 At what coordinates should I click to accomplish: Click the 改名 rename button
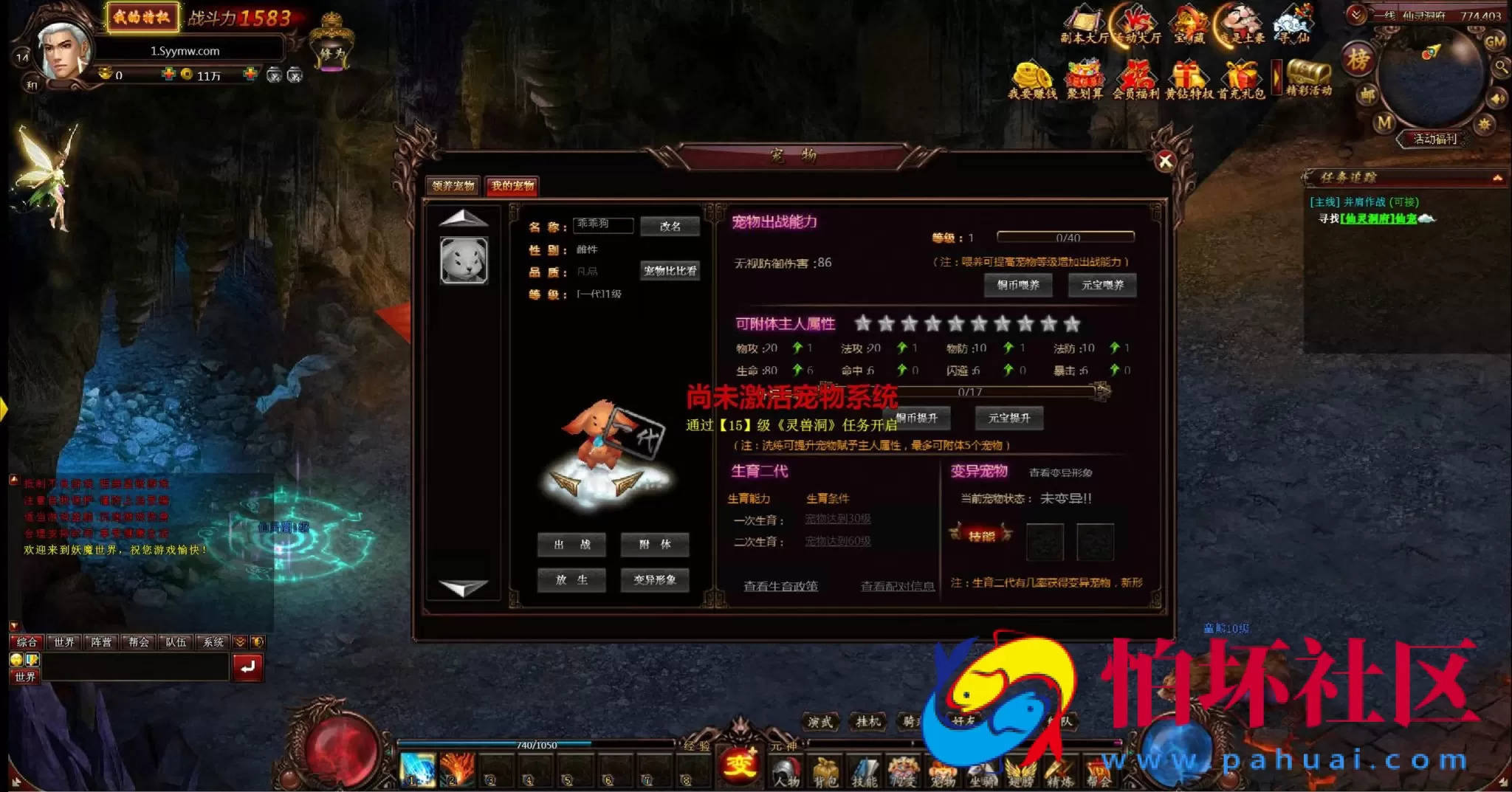670,225
